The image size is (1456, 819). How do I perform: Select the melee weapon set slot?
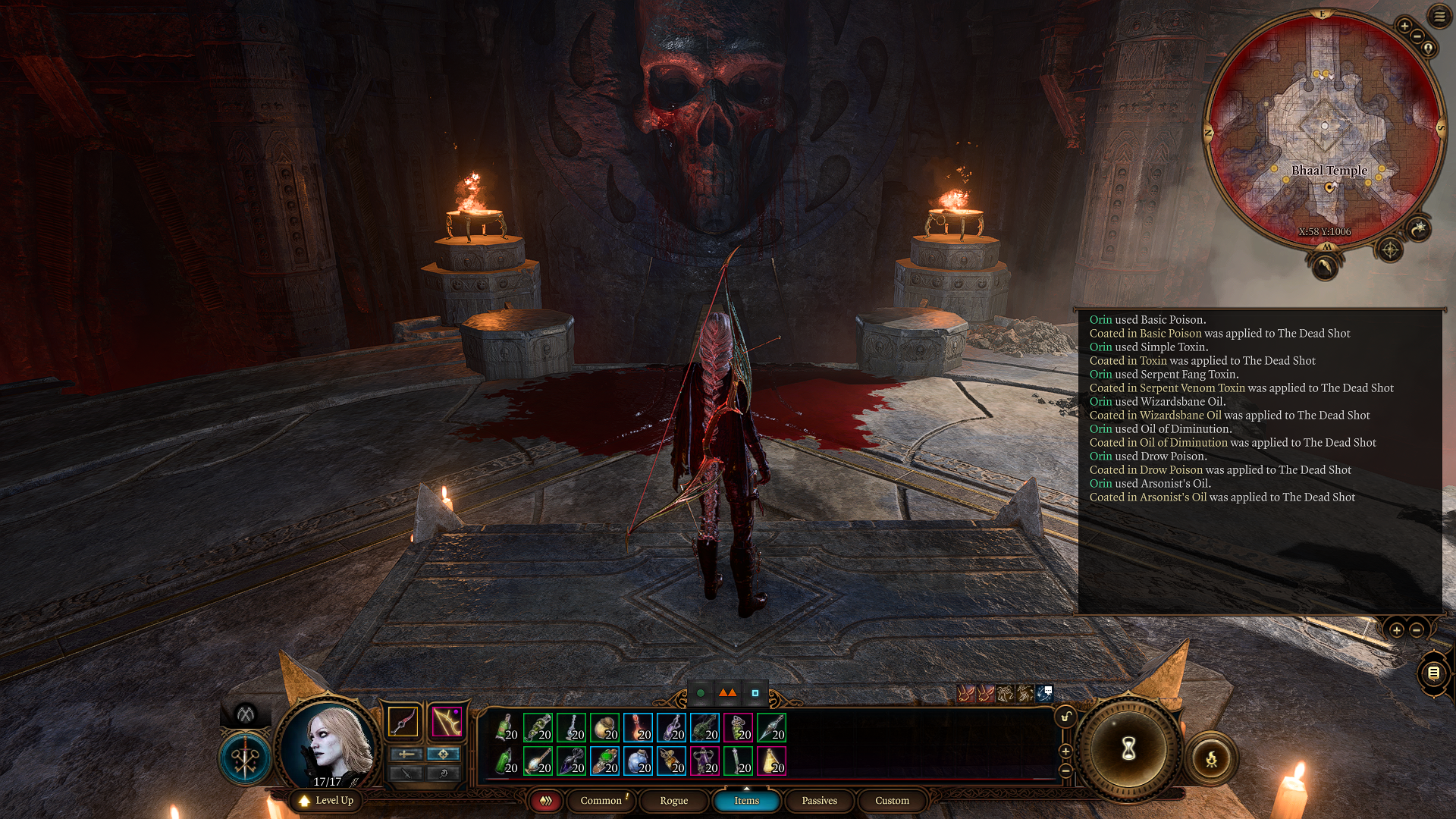(x=403, y=721)
